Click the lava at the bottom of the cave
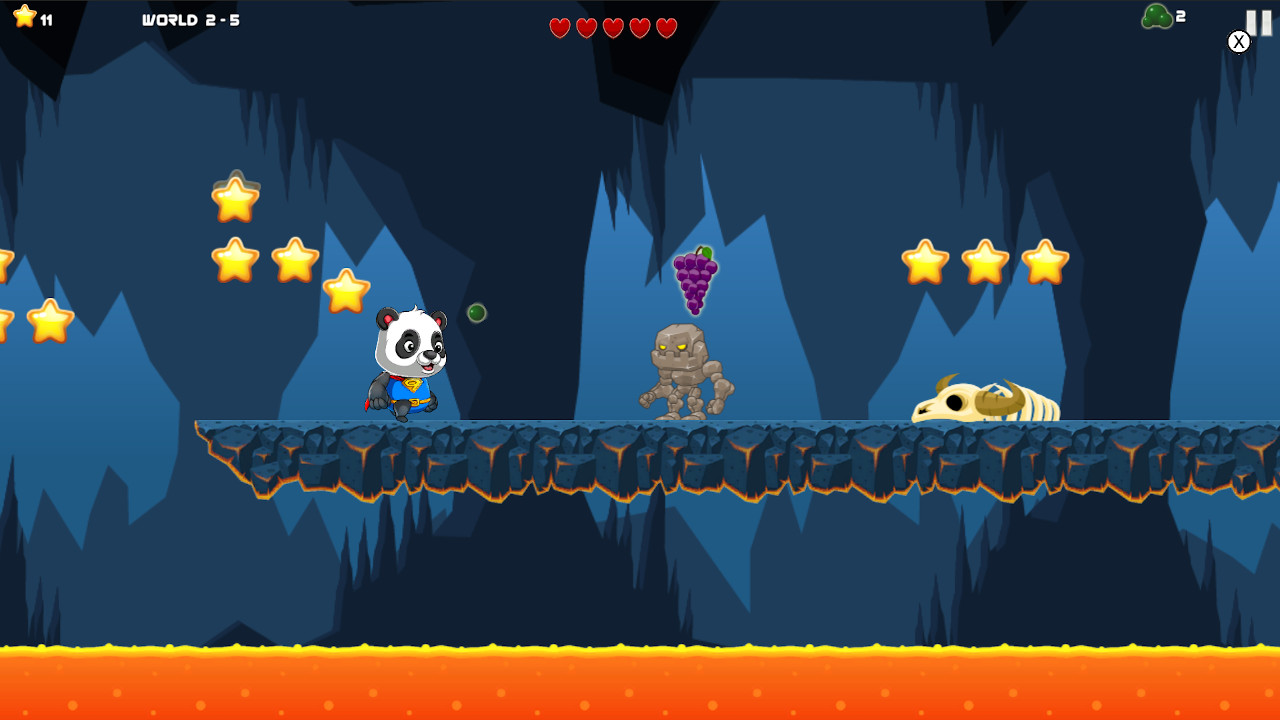Image resolution: width=1280 pixels, height=720 pixels. tap(640, 680)
